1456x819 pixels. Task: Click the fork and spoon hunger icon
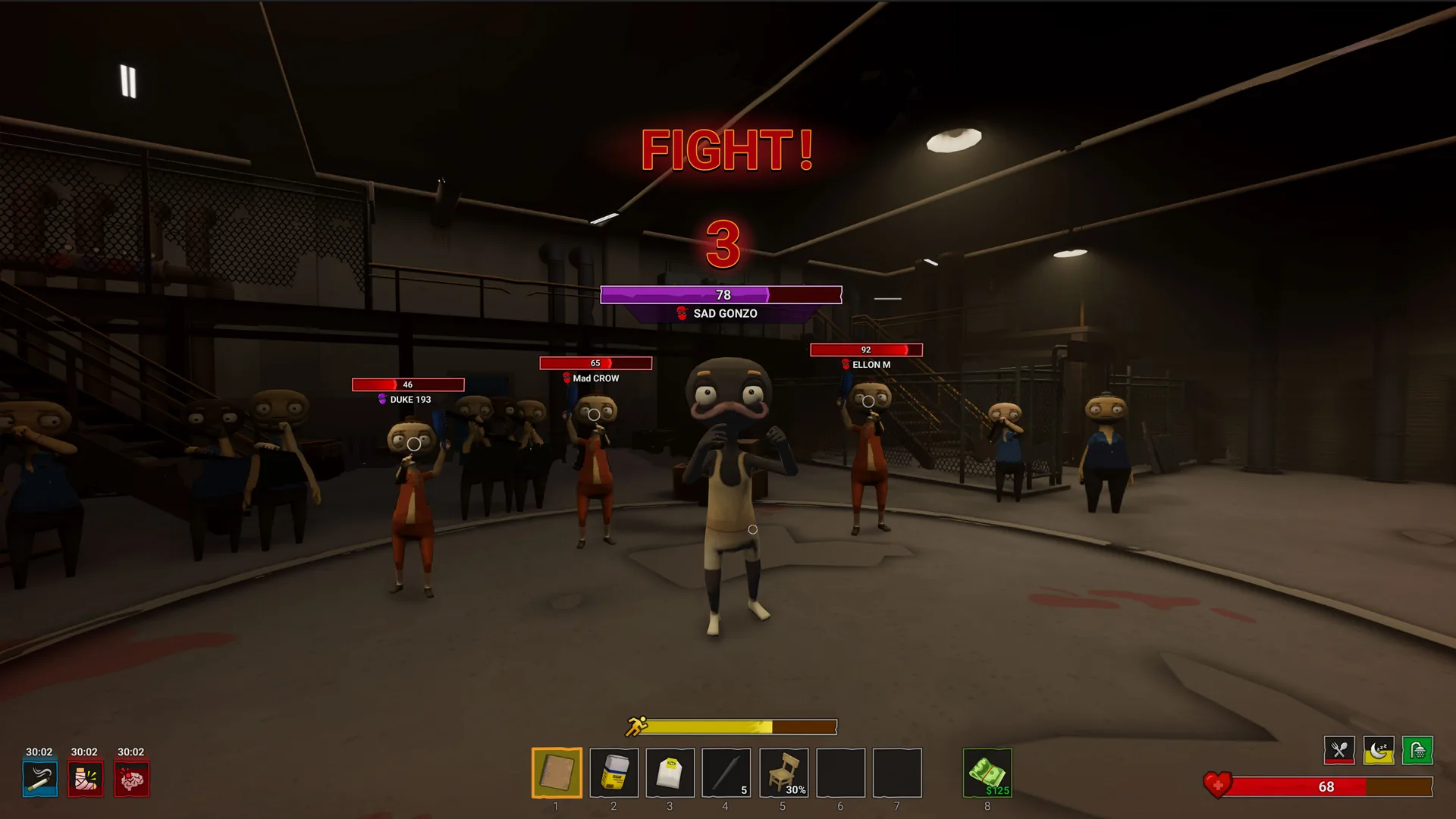(x=1339, y=751)
